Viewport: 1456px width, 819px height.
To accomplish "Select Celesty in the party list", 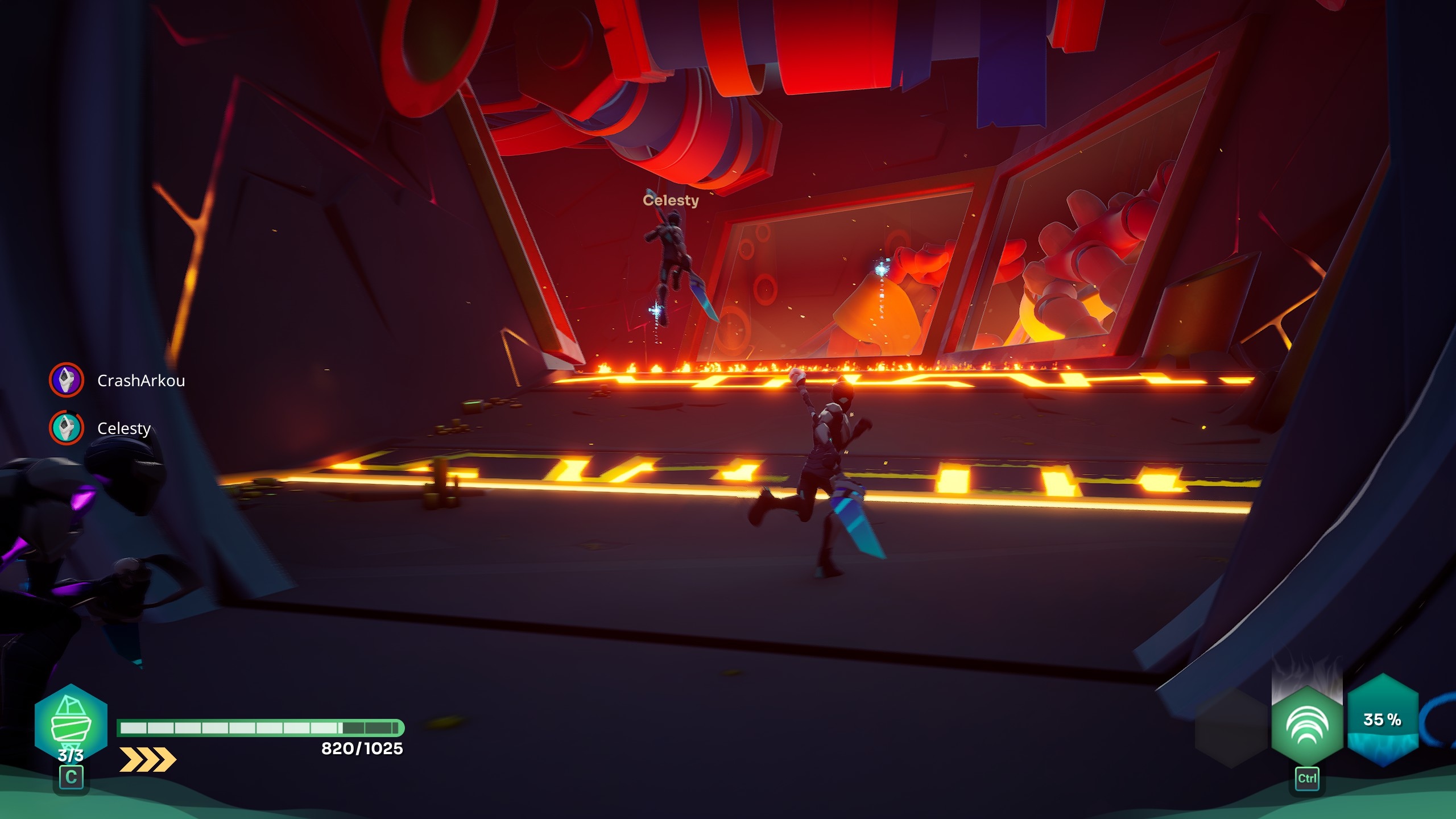I will (123, 428).
